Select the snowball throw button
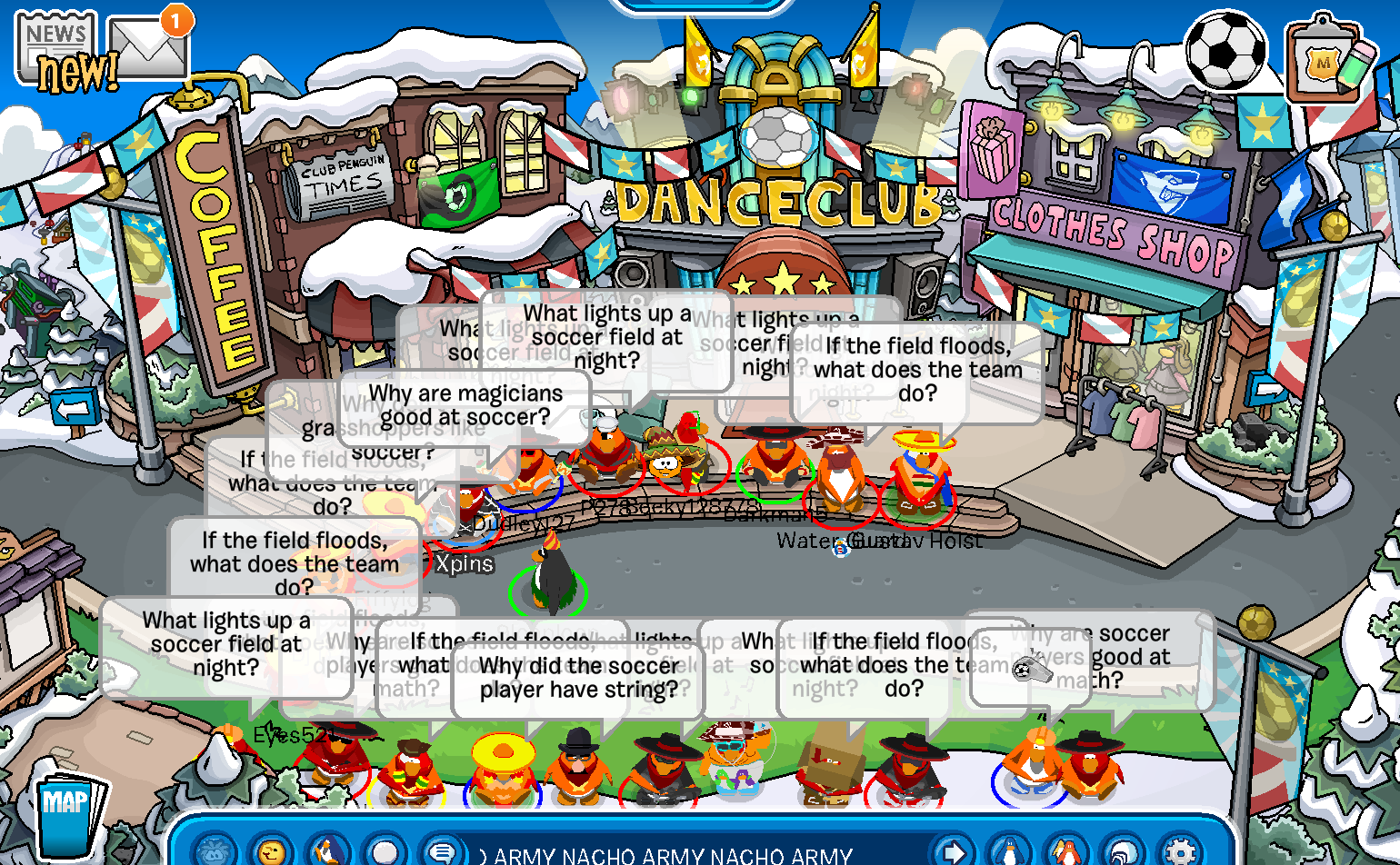 point(385,852)
